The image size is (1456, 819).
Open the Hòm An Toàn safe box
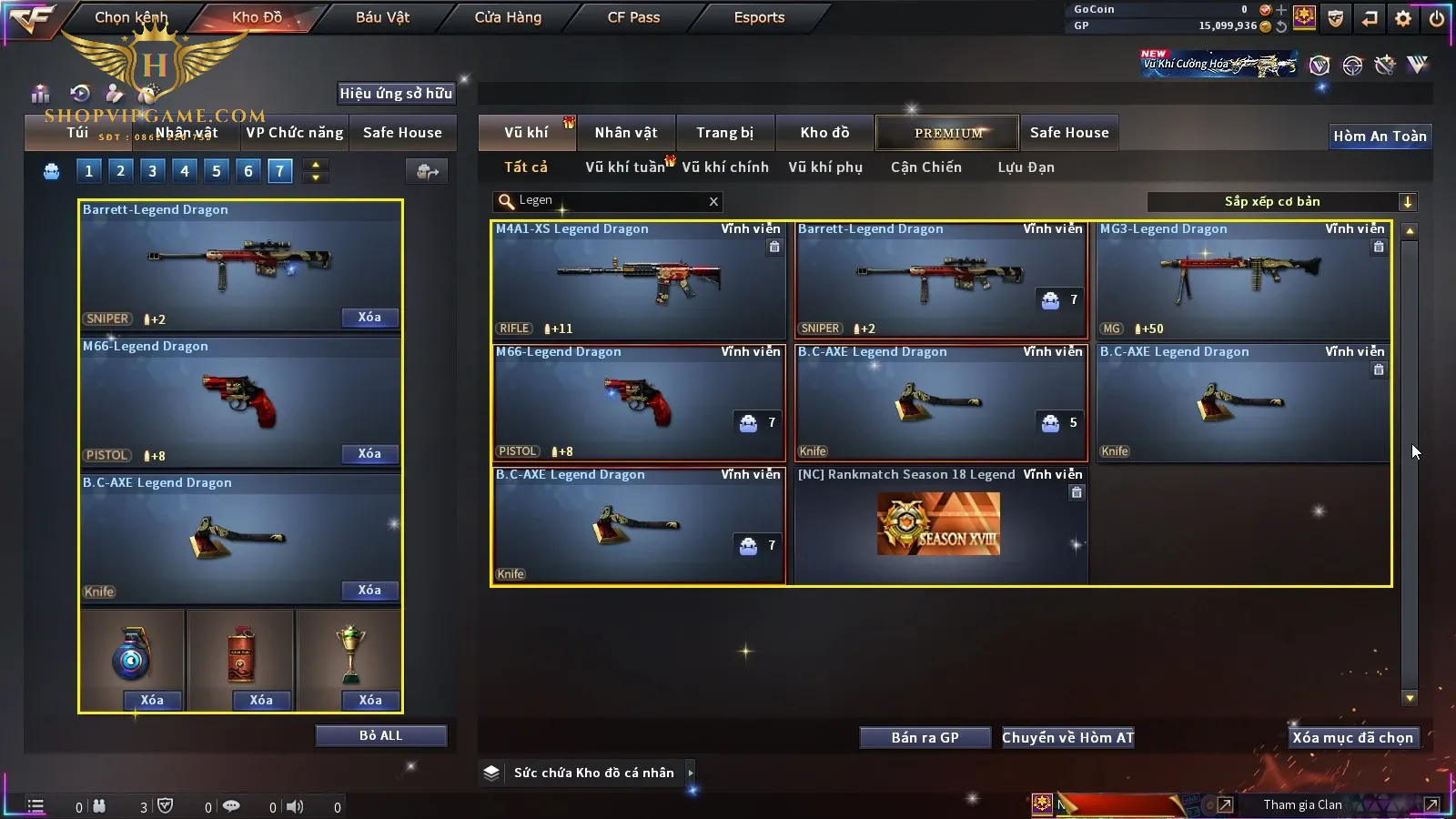(x=1380, y=136)
